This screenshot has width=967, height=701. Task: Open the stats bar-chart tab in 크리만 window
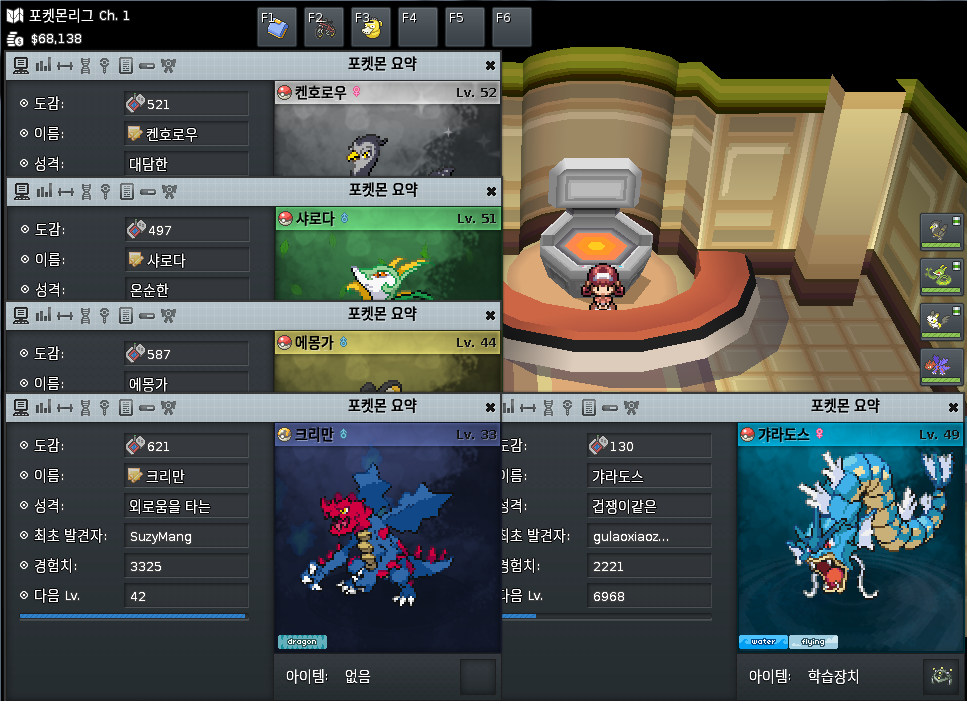point(43,407)
